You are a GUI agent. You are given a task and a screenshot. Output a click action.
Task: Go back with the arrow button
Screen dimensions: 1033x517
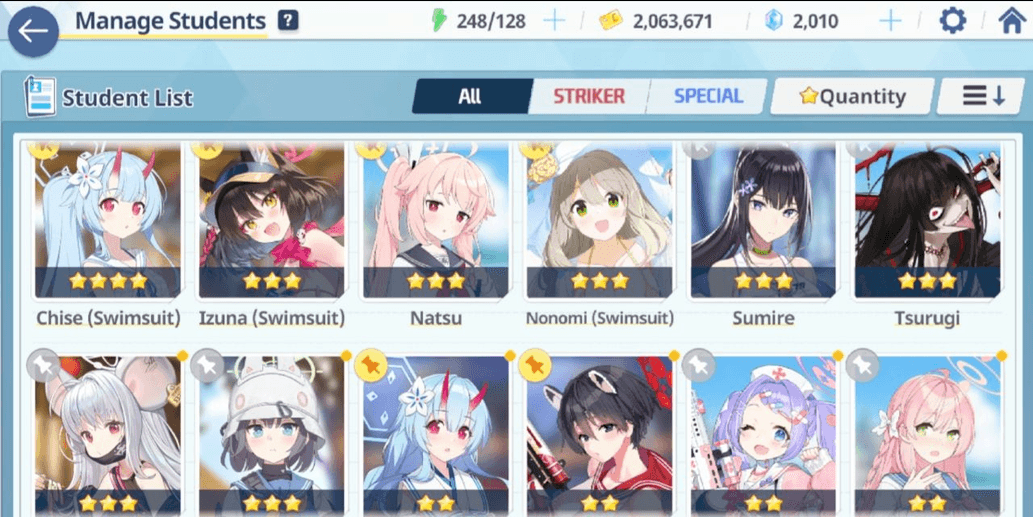coord(33,31)
